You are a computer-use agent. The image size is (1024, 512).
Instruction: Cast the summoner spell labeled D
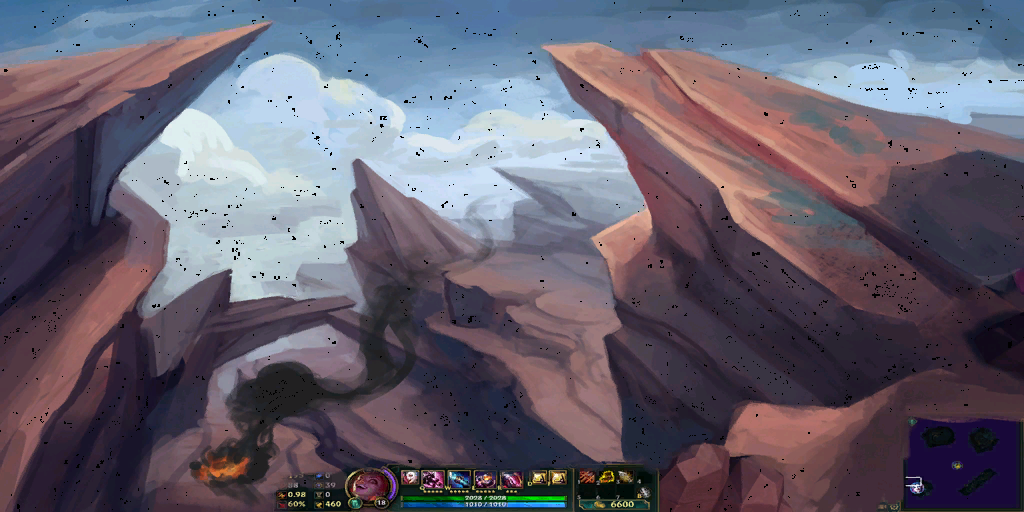(538, 479)
